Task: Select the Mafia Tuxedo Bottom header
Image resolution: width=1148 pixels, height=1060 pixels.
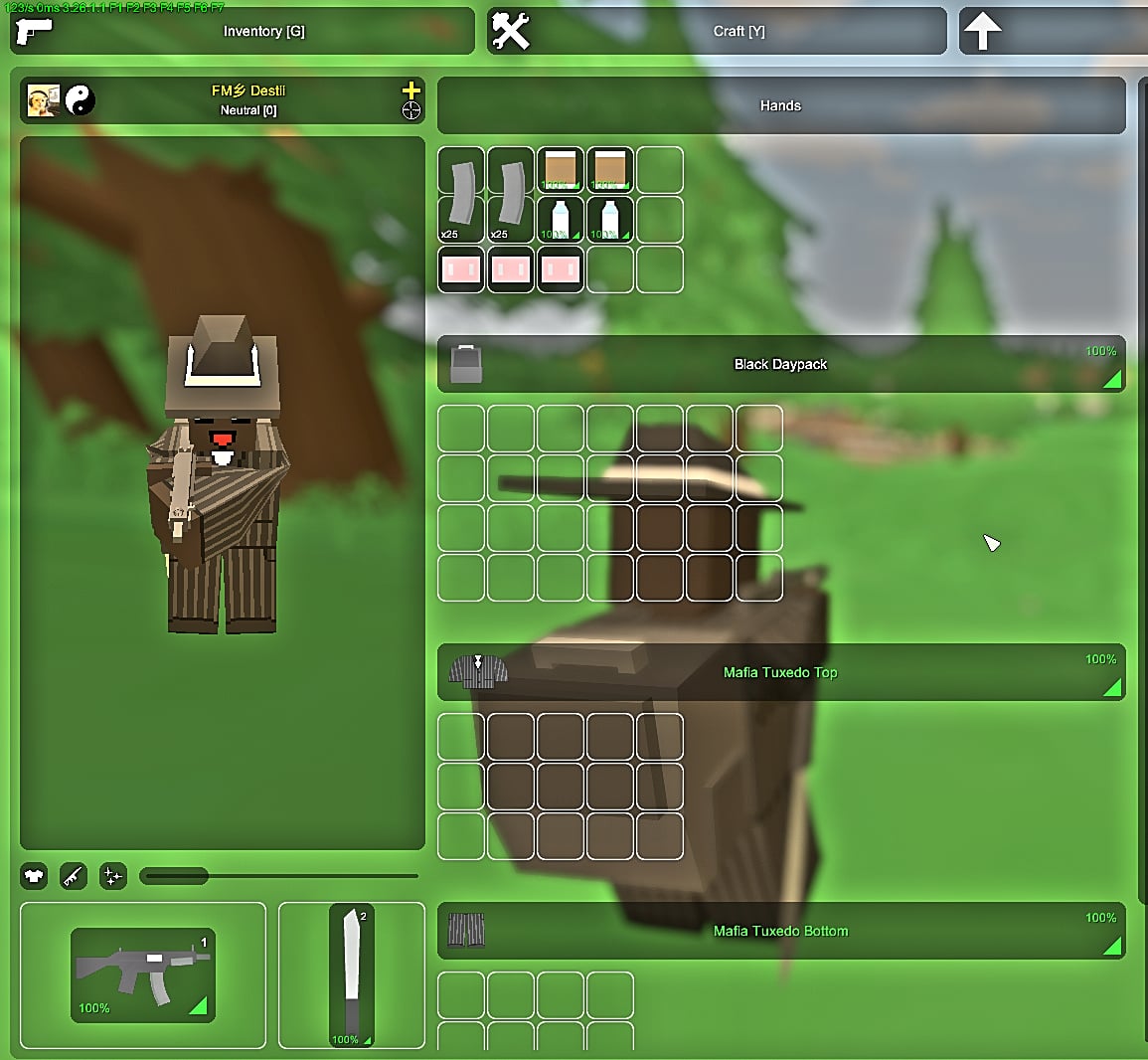Action: [x=780, y=931]
